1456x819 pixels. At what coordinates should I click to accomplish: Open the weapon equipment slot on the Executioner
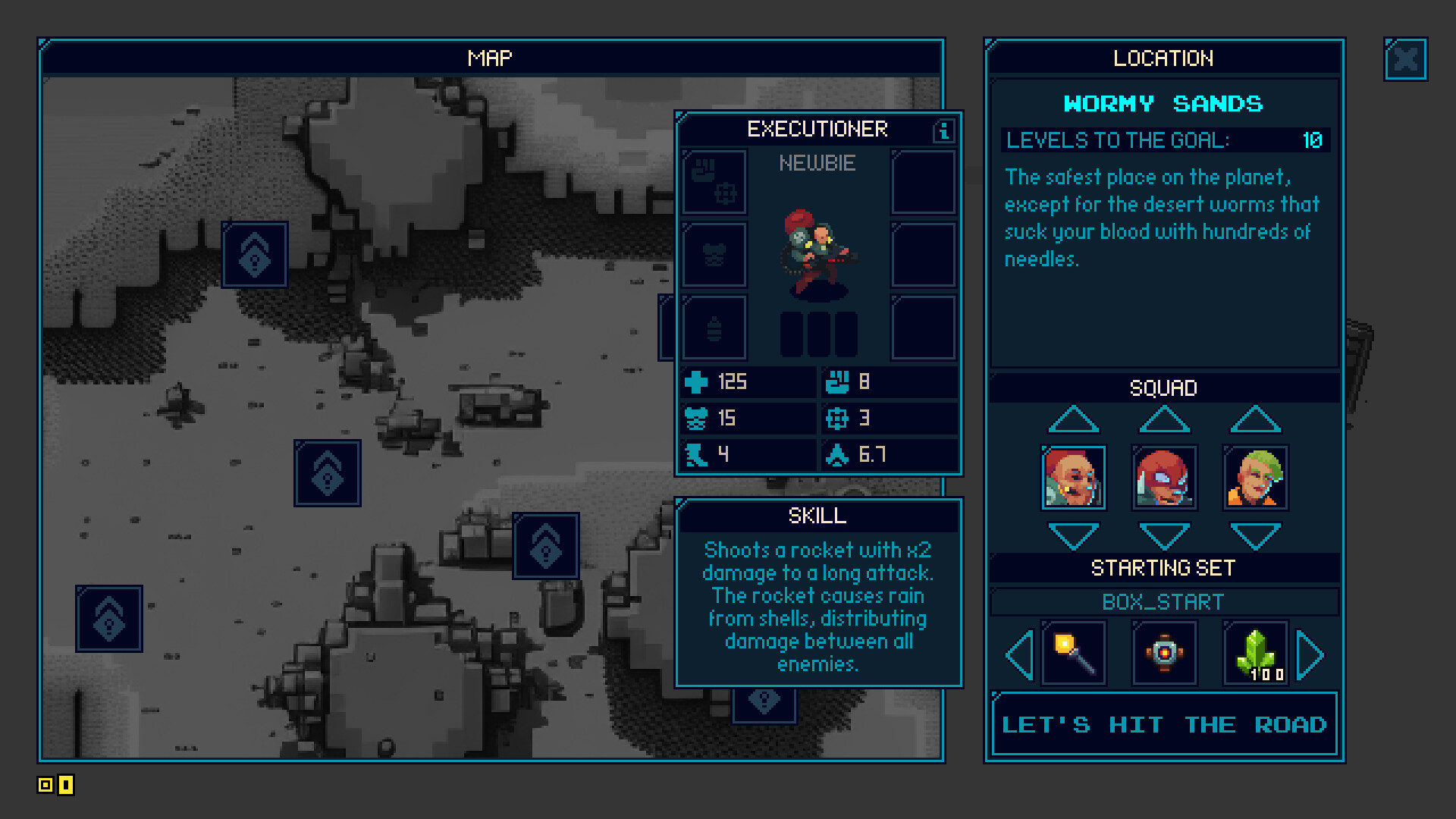pos(714,182)
